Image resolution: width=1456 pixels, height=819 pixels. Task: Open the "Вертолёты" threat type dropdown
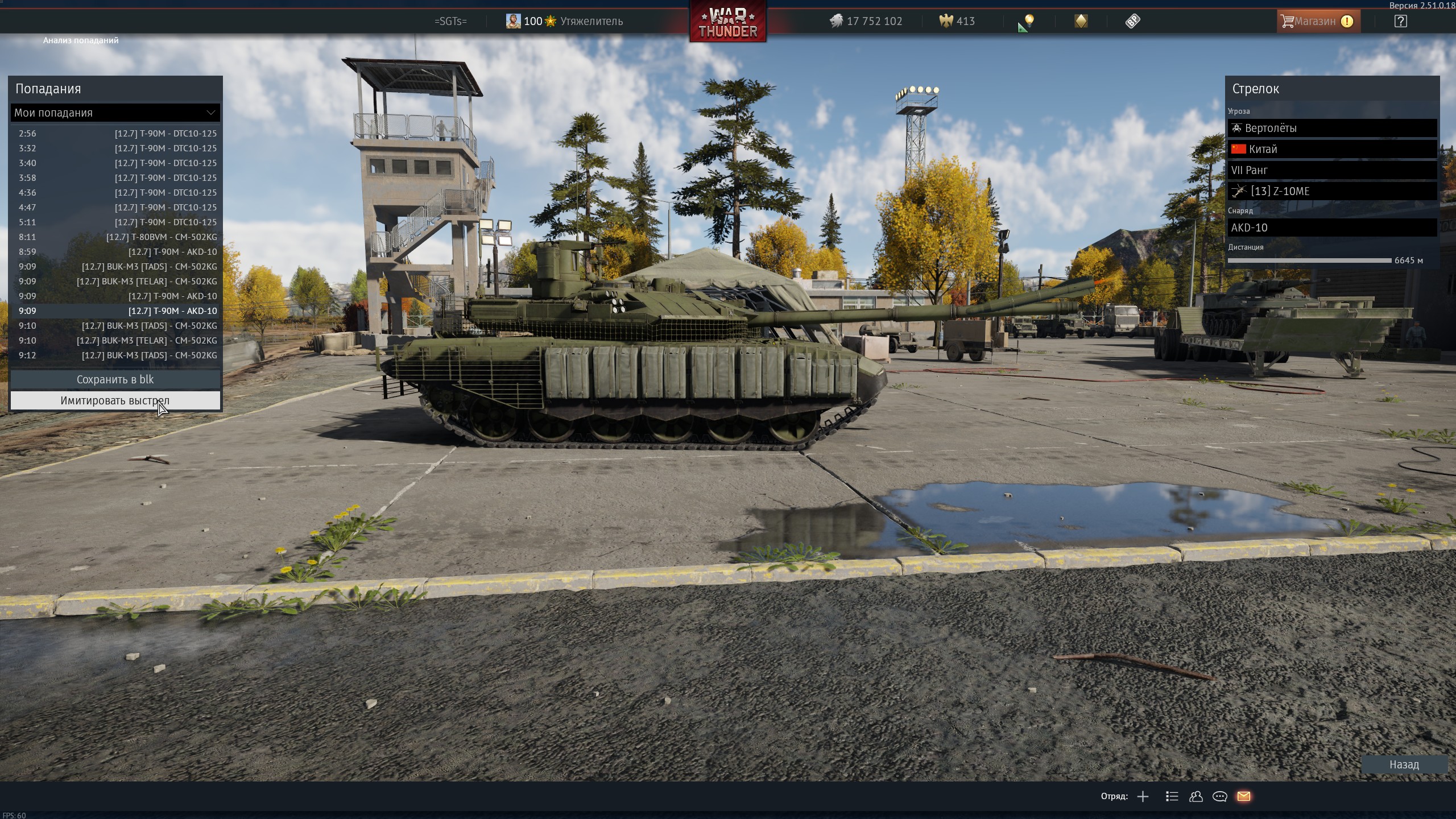pos(1331,128)
